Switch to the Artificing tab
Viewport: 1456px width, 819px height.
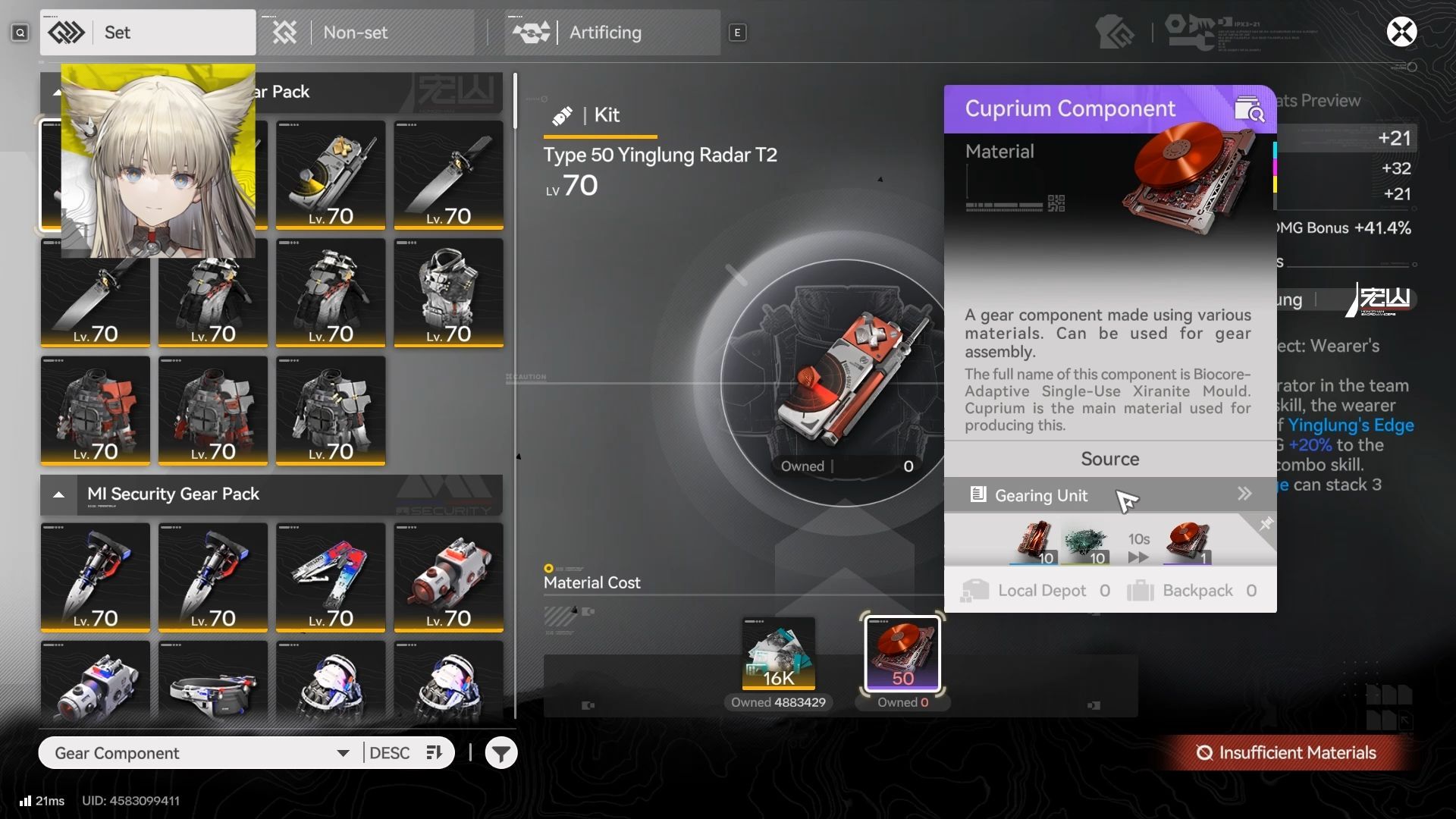click(613, 33)
